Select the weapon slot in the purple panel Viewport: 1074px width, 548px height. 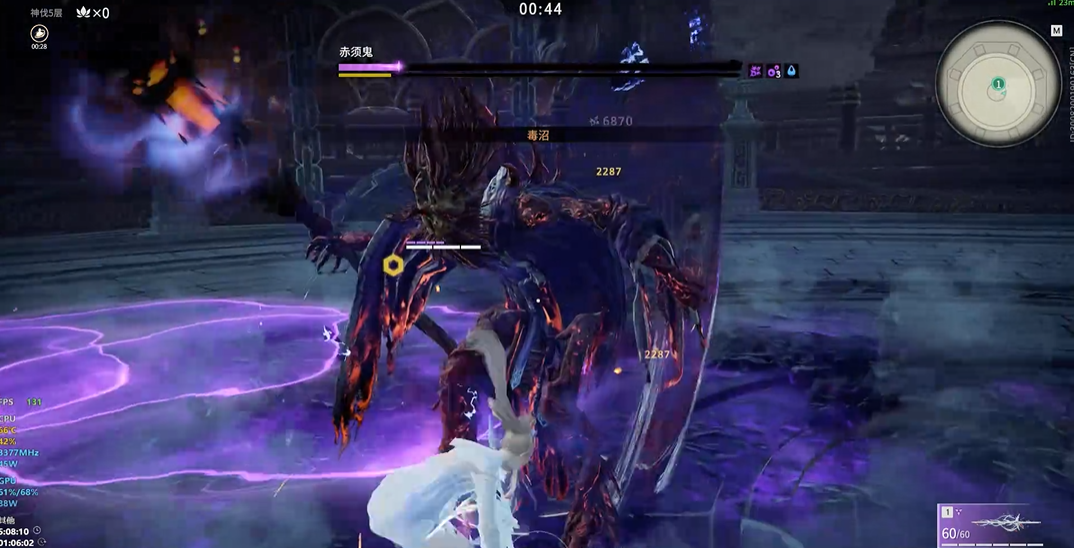pyautogui.click(x=1004, y=524)
